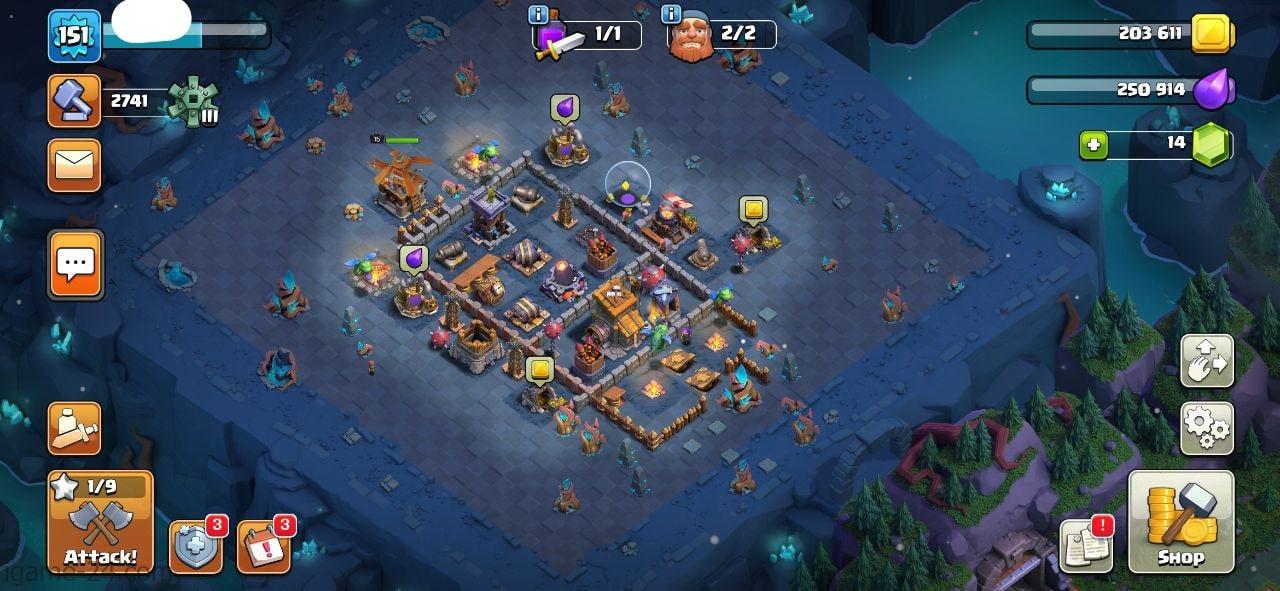Tap the level 151 experience badge
Viewport: 1280px width, 591px height.
pos(74,35)
